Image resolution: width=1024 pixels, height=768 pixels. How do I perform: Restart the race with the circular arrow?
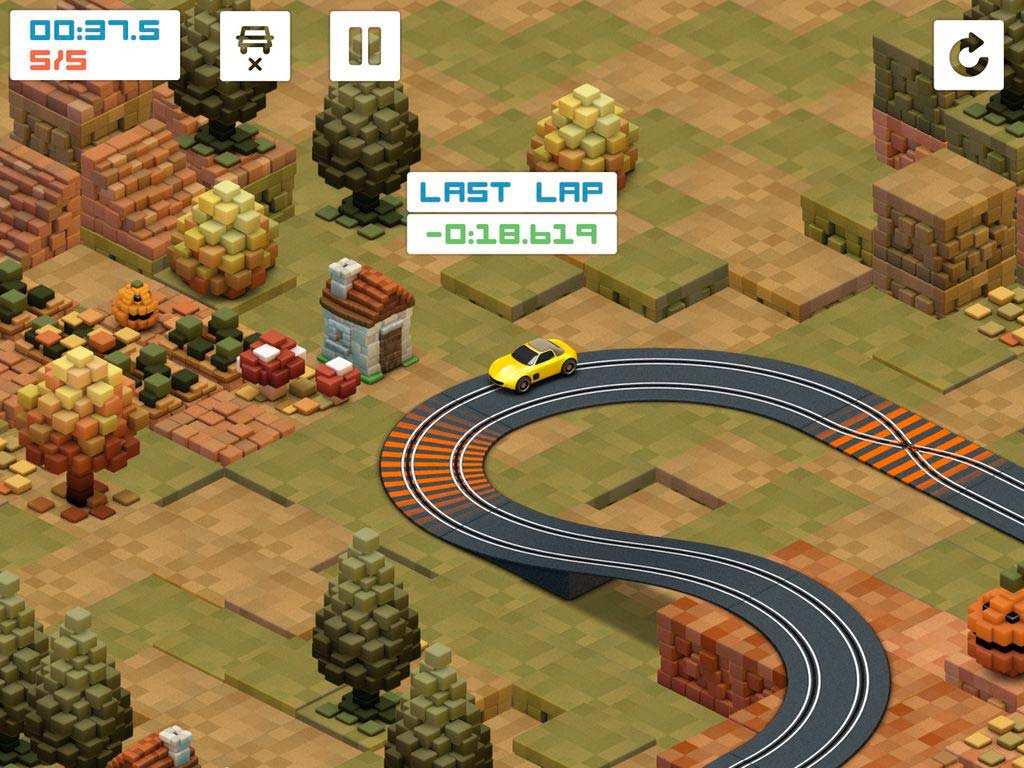(968, 55)
